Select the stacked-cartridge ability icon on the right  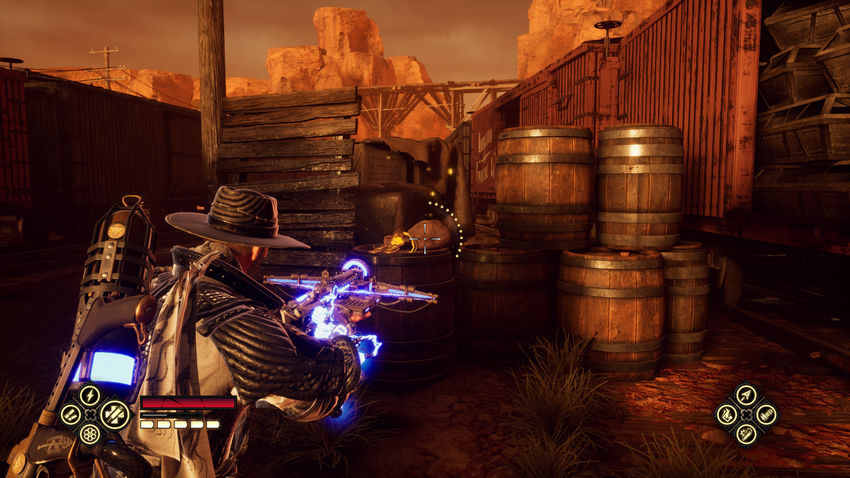point(765,414)
